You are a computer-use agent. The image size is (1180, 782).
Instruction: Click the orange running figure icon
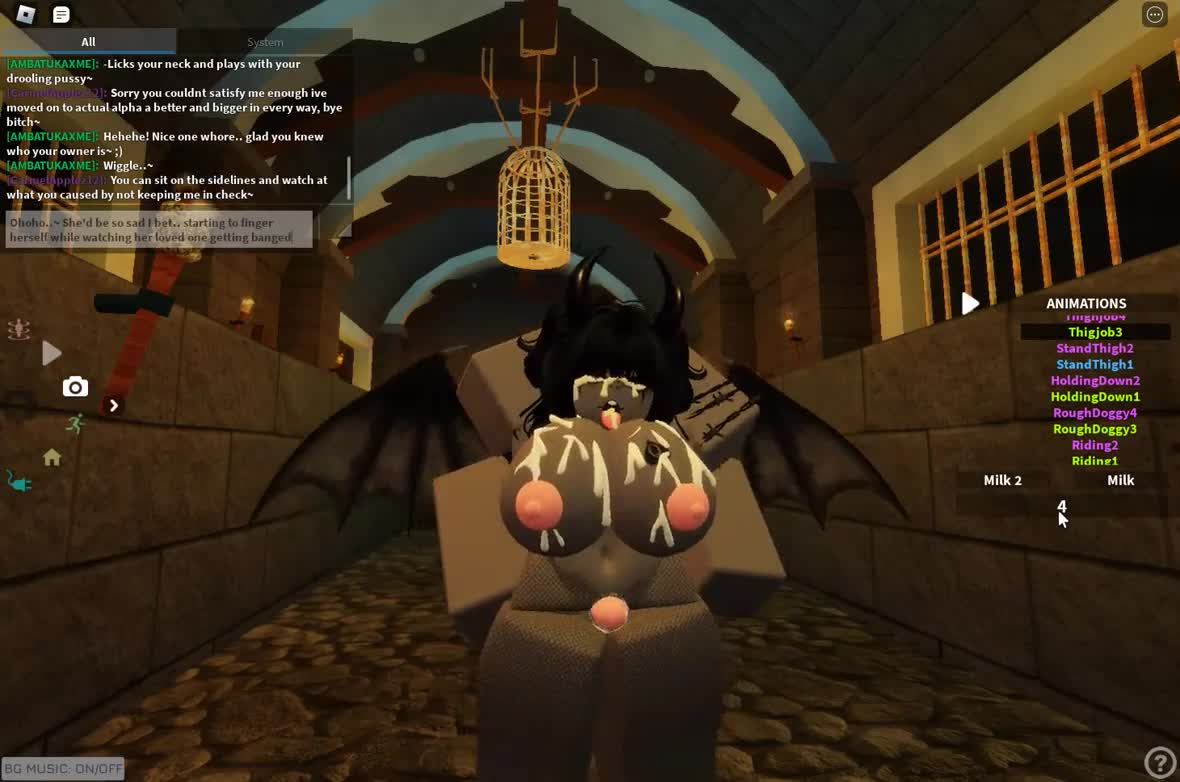pyautogui.click(x=75, y=424)
